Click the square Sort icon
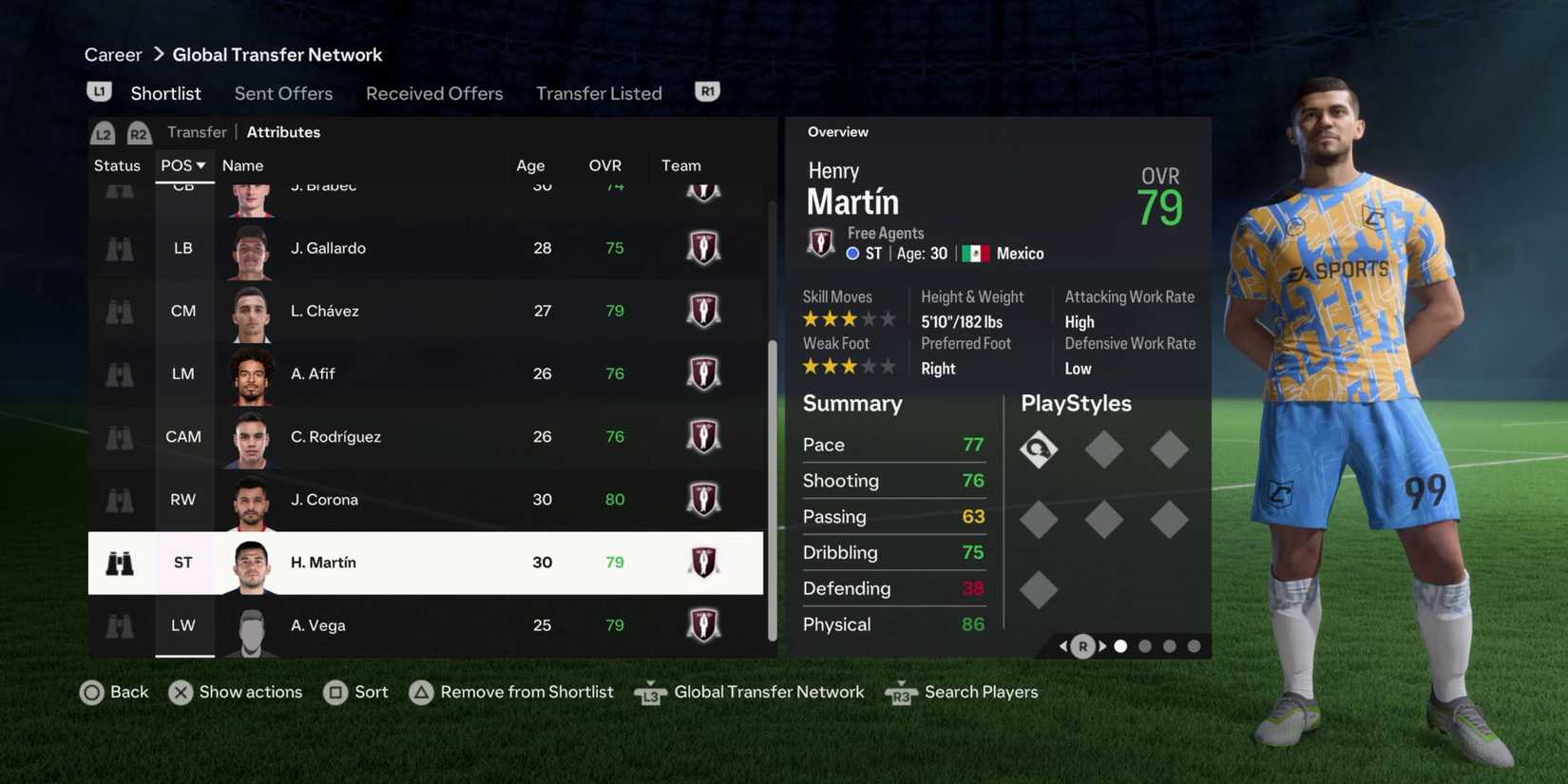 pos(337,693)
